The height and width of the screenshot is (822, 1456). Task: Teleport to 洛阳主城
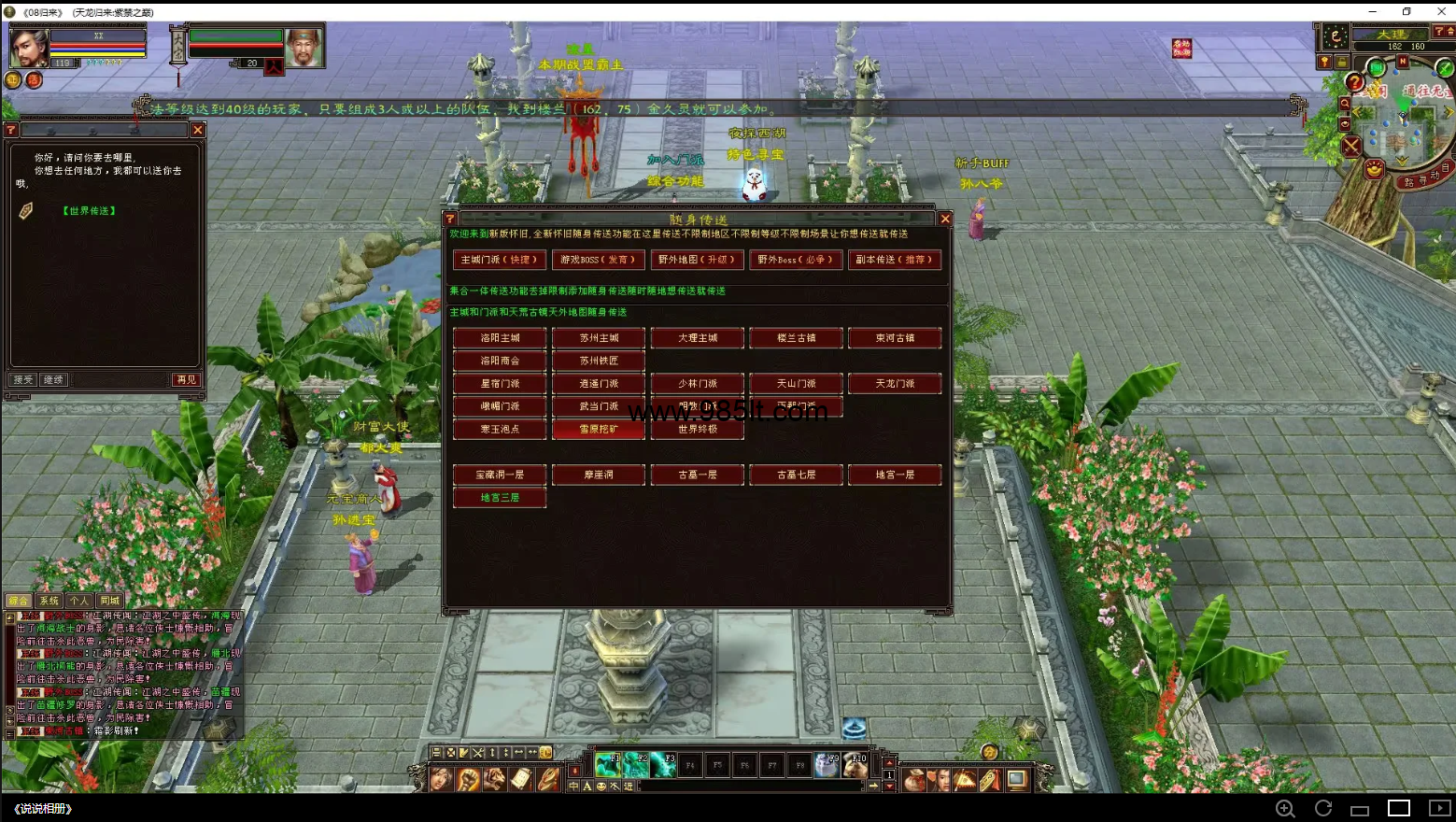pyautogui.click(x=500, y=338)
